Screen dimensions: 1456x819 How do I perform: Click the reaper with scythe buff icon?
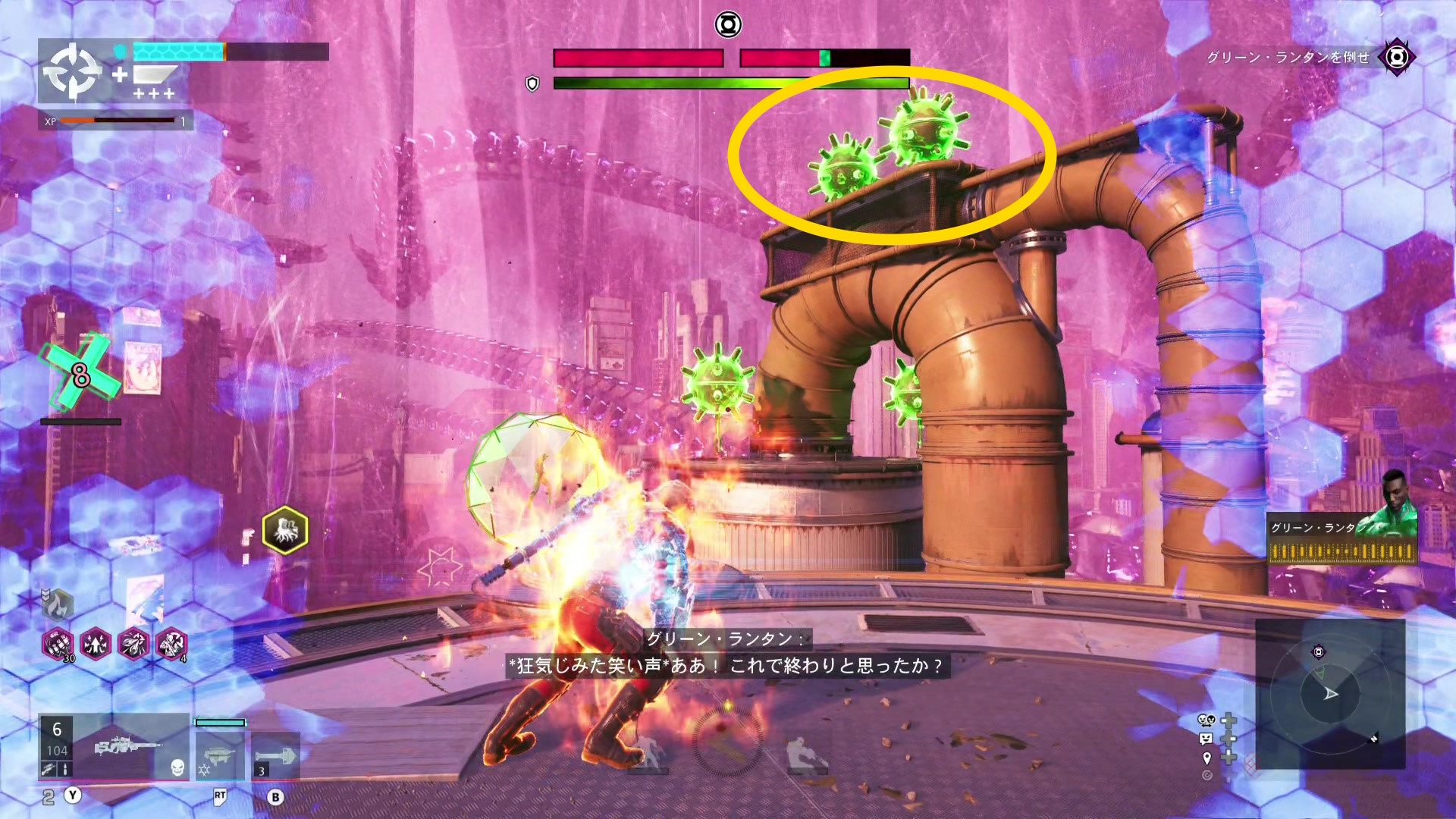[171, 645]
